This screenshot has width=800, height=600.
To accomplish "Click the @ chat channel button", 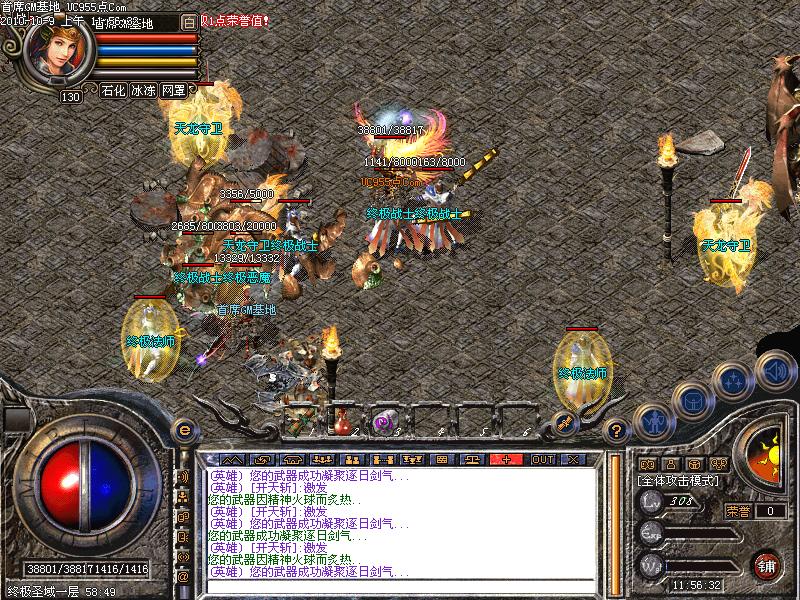I will point(183,576).
